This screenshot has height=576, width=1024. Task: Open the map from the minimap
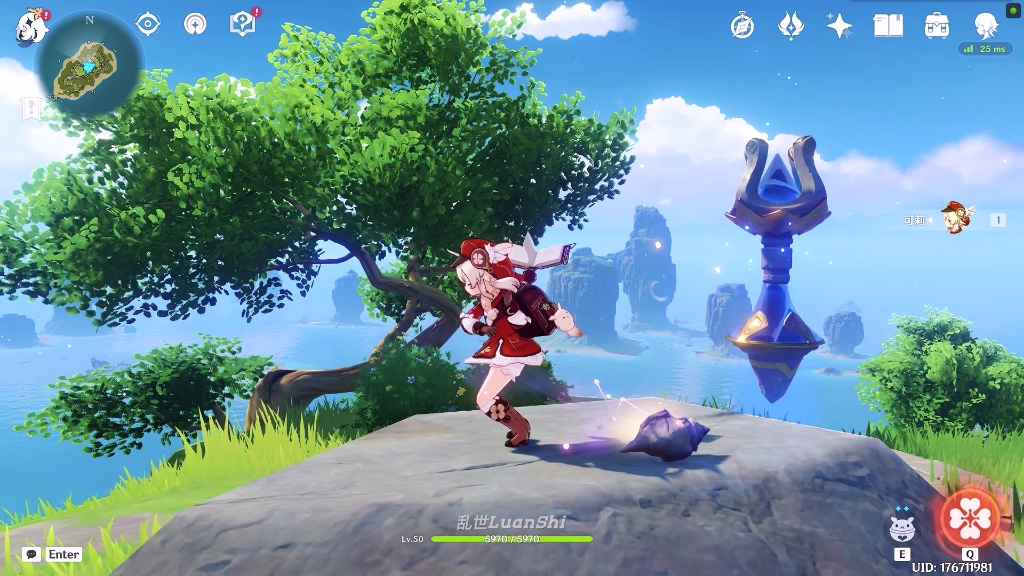89,68
